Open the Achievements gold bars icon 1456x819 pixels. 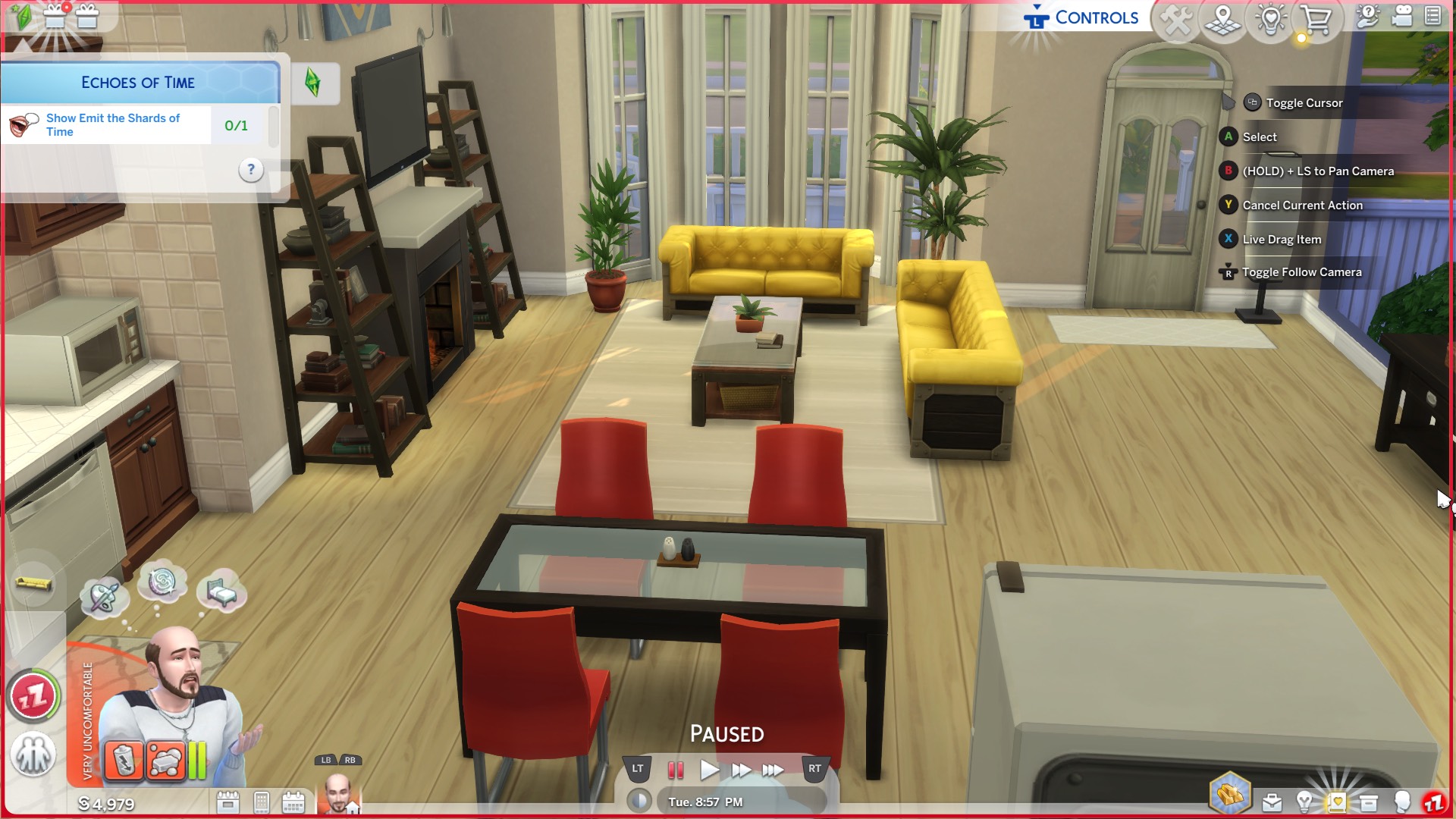point(1231,792)
